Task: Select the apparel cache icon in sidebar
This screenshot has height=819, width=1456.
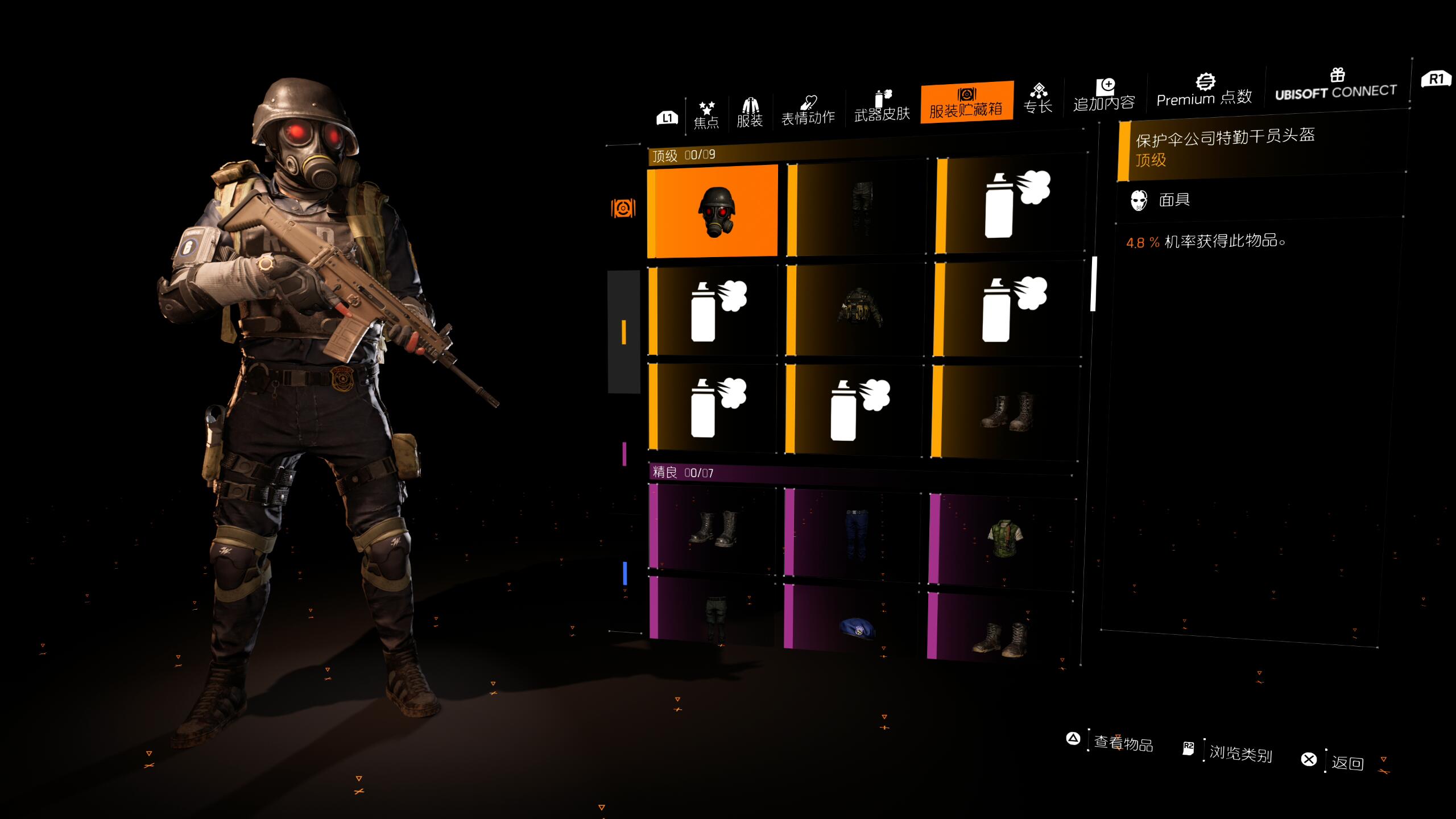Action: pos(623,208)
